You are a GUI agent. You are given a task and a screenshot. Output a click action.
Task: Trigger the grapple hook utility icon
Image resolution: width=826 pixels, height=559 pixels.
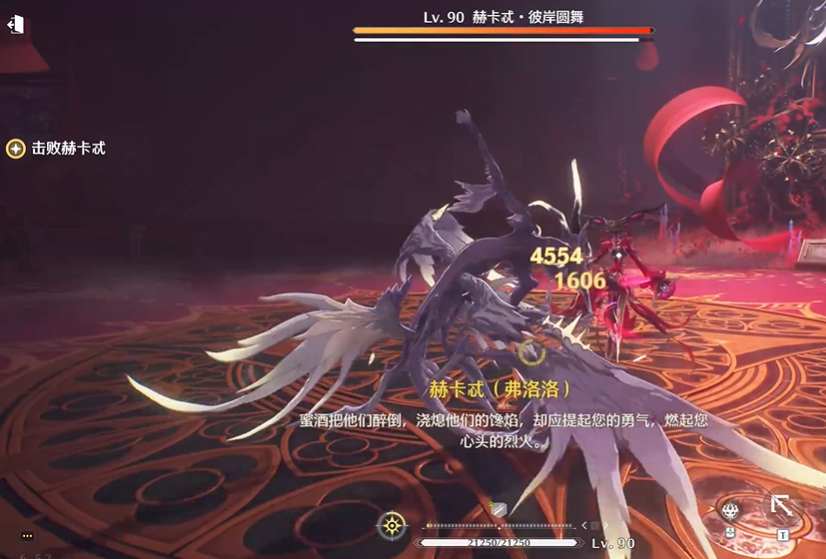(781, 506)
